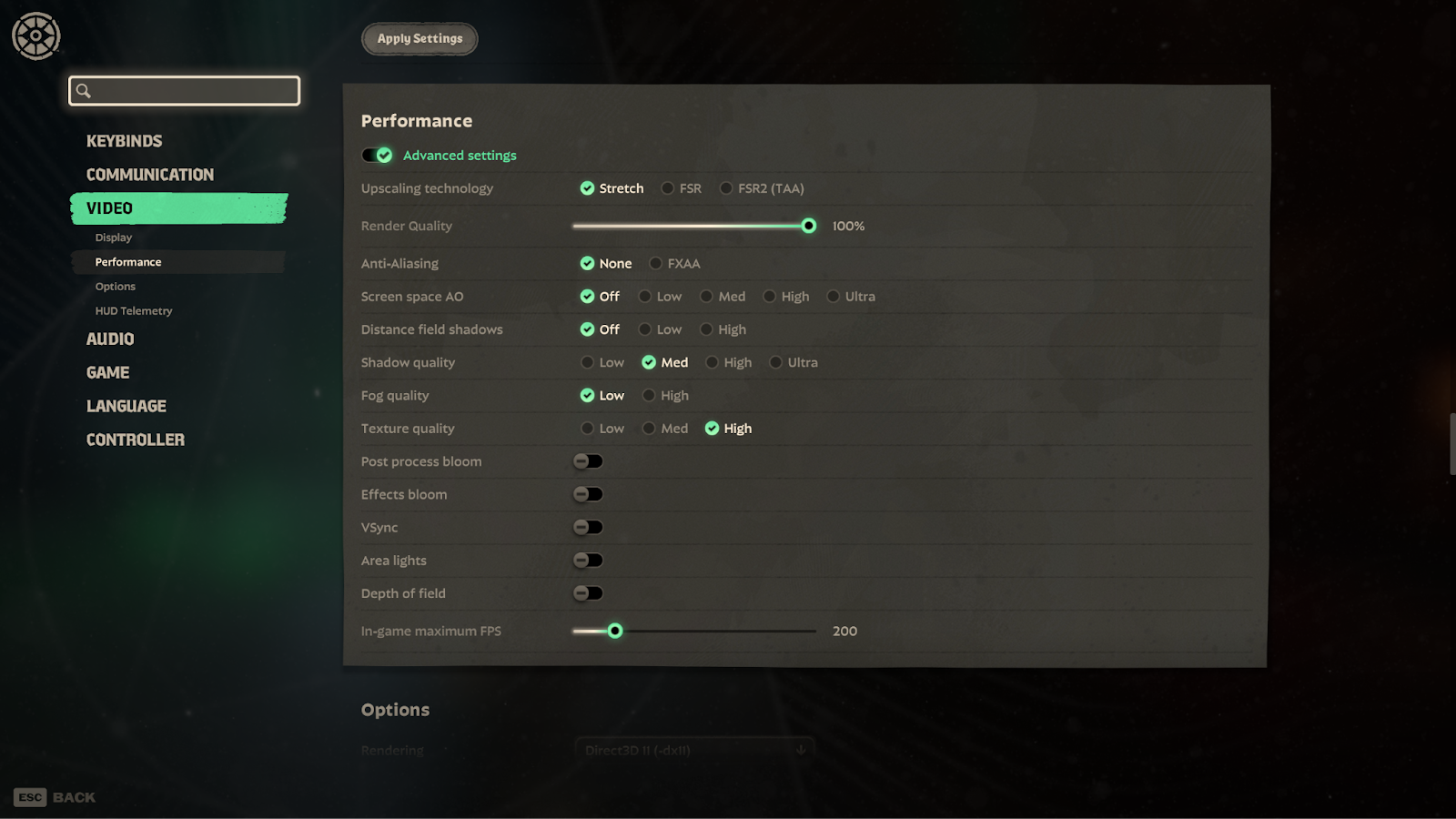The height and width of the screenshot is (819, 1456).
Task: Select the Display sub-section under Video
Action: pos(114,238)
